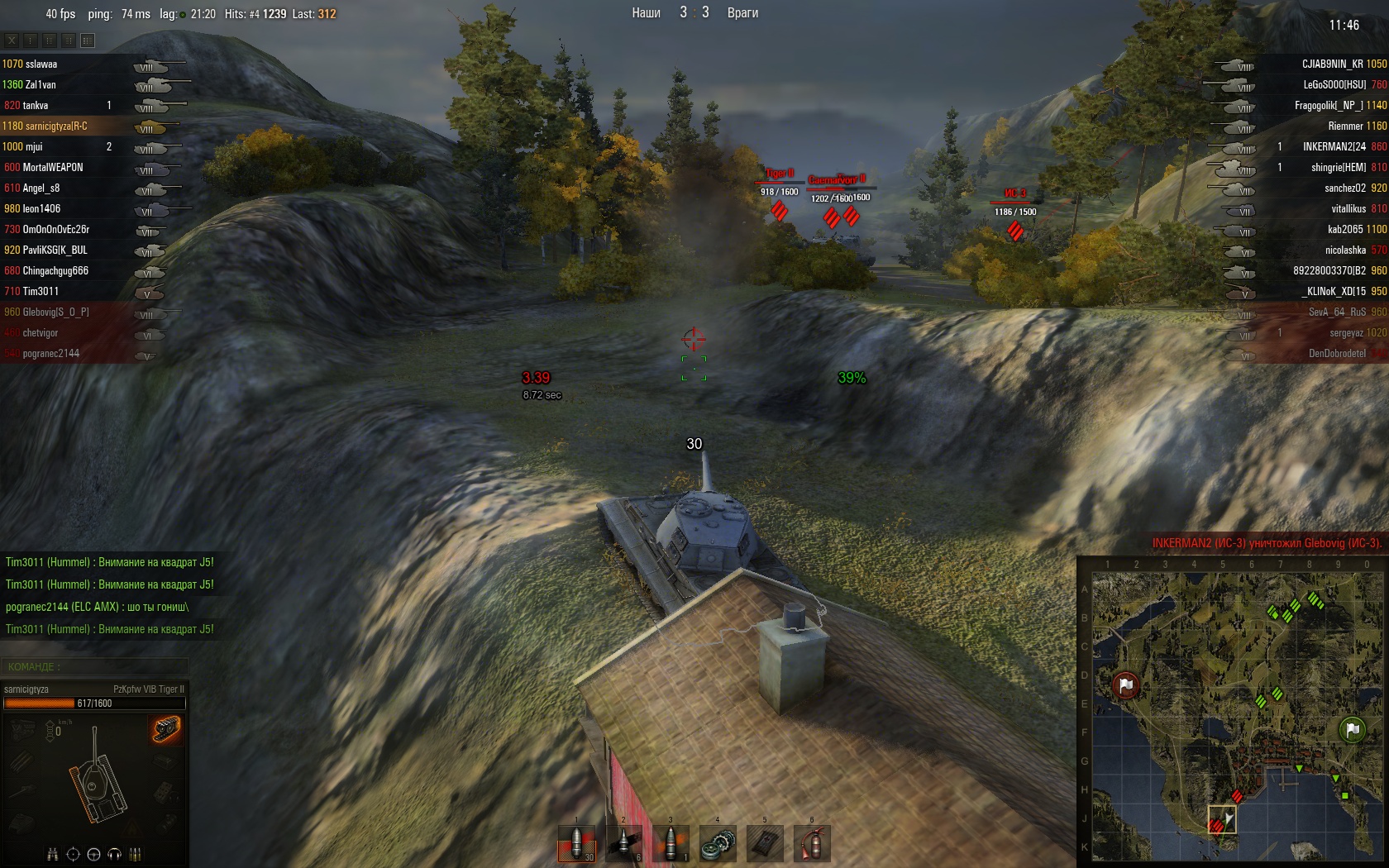Select the damaged track module icon

point(166,729)
